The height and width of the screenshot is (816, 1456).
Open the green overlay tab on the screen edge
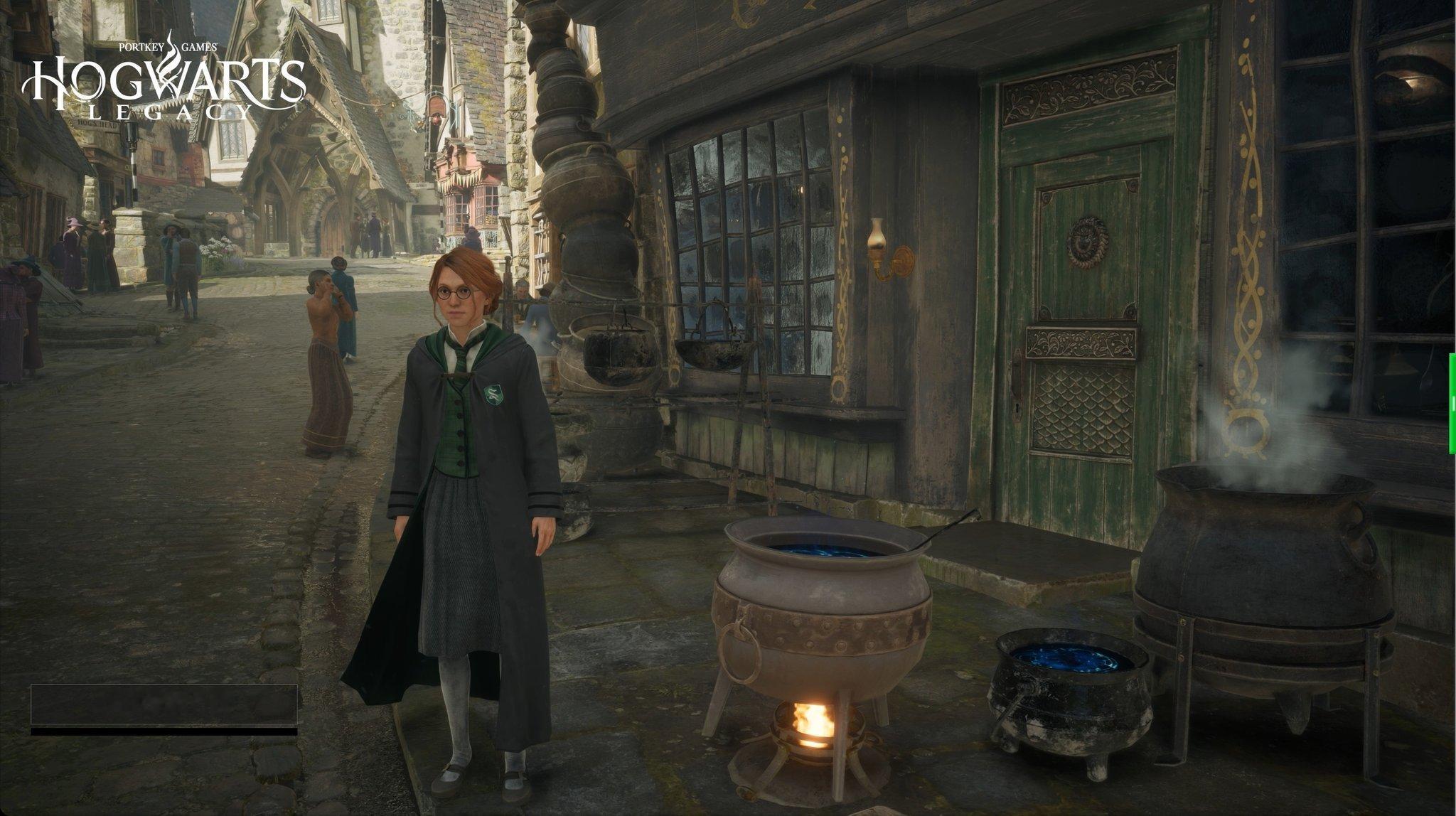tap(1452, 403)
